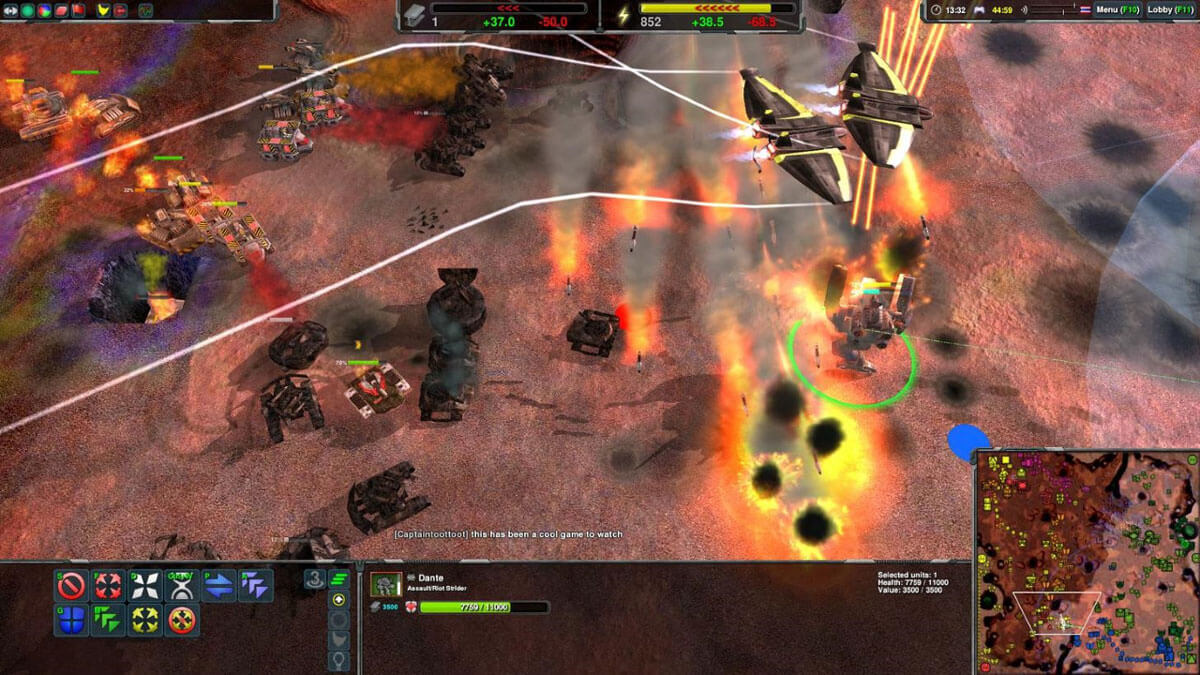Toggle the yellow arrows command icon

point(145,621)
